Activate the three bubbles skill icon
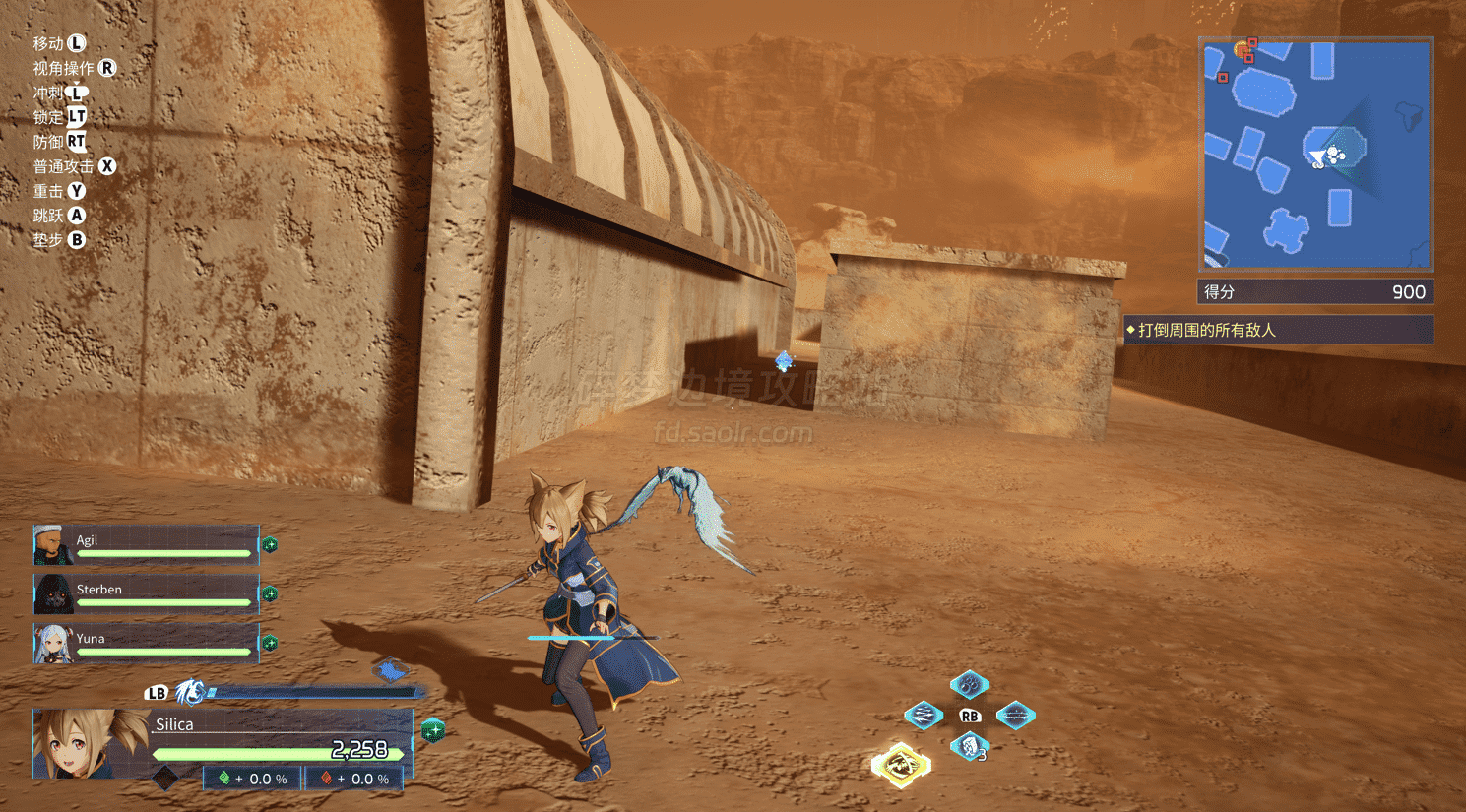 pos(969,683)
